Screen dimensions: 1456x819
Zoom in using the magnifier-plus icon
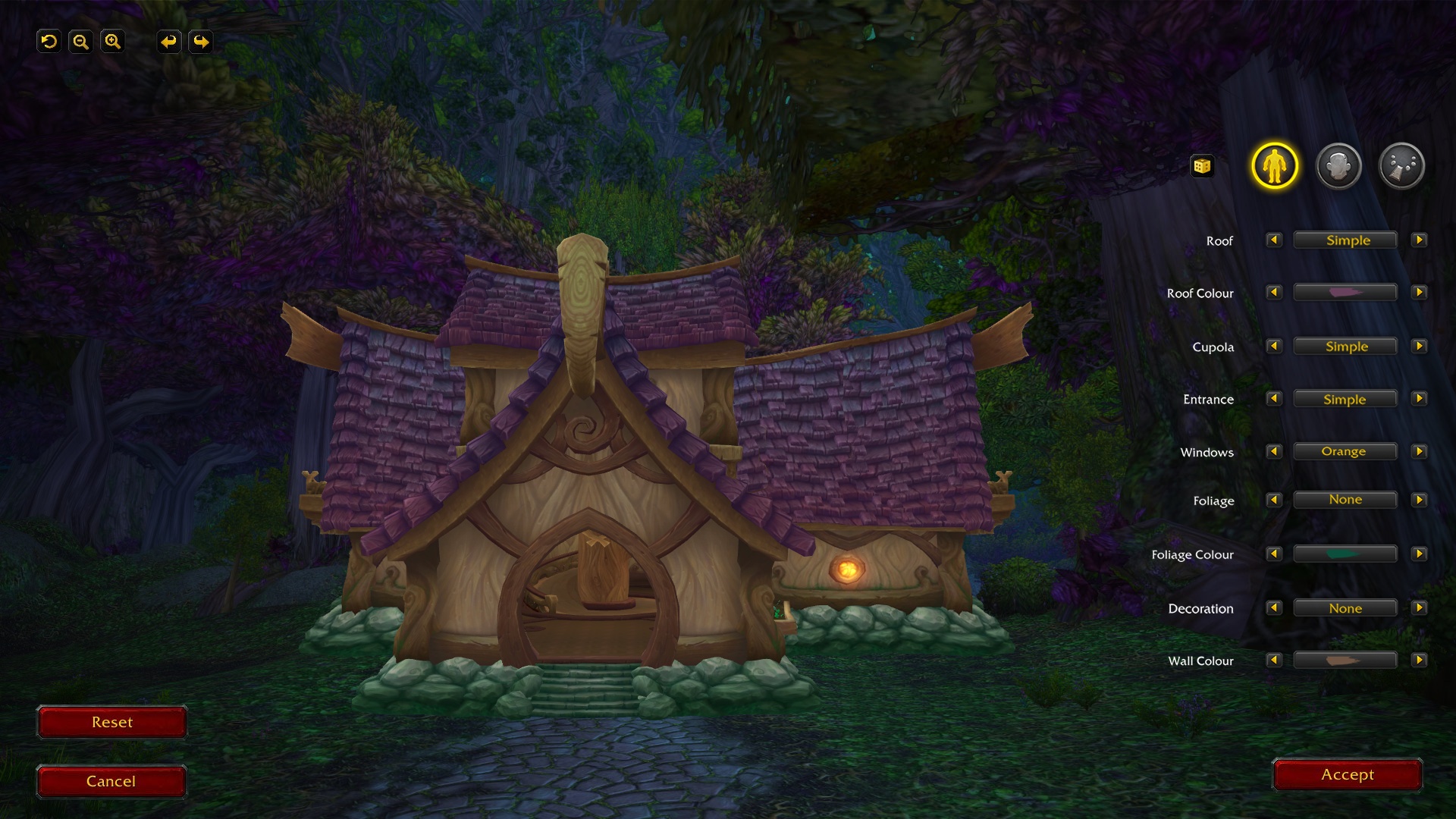pyautogui.click(x=113, y=42)
